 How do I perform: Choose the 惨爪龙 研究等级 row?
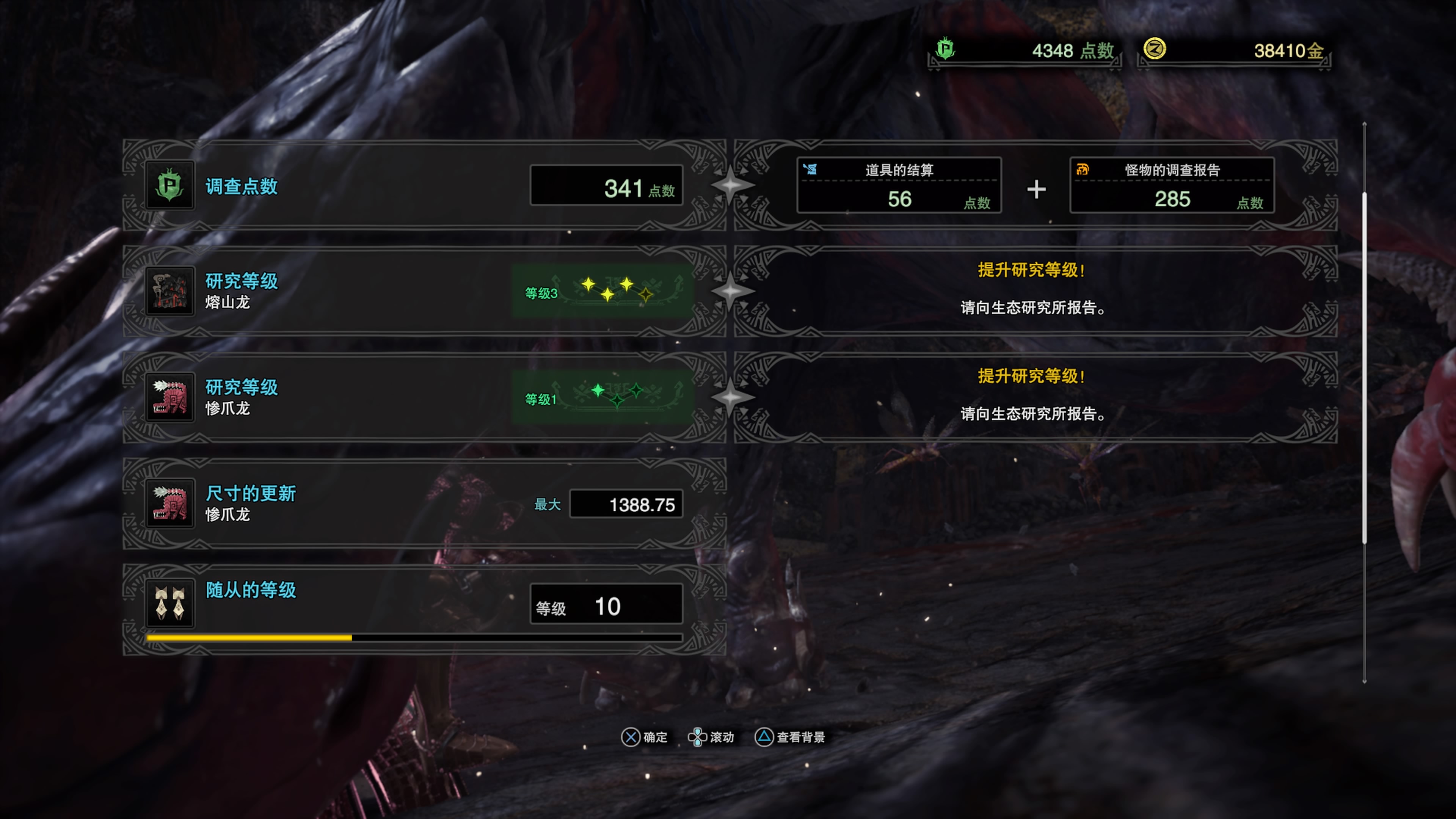coord(424,397)
